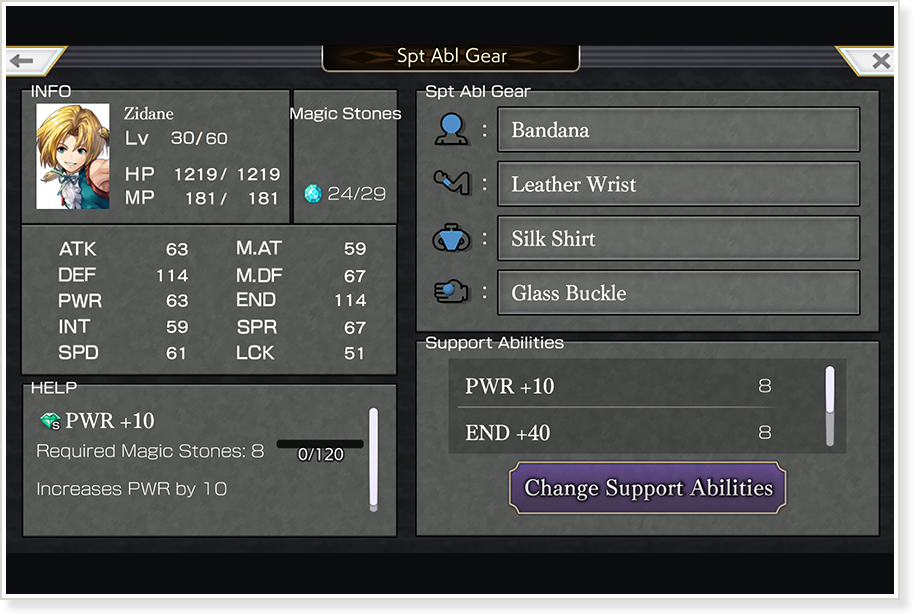The width and height of the screenshot is (914, 615).
Task: Select the Bandana gear slot
Action: [x=678, y=130]
